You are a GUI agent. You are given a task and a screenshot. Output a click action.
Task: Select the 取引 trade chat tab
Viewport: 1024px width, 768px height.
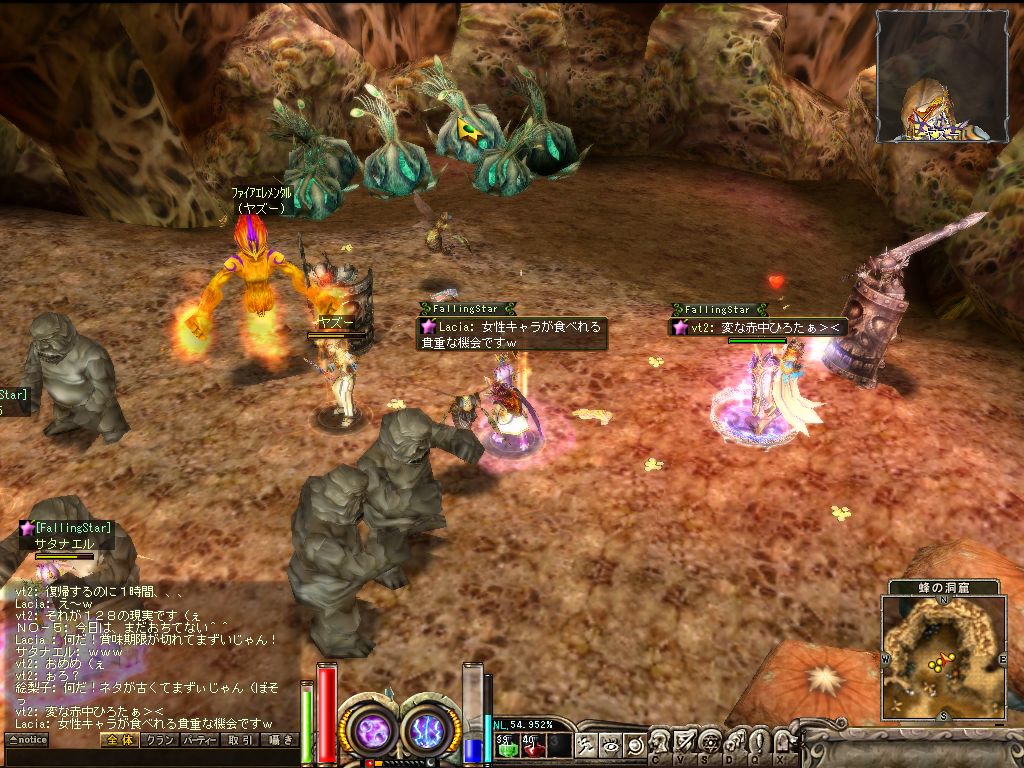point(240,740)
